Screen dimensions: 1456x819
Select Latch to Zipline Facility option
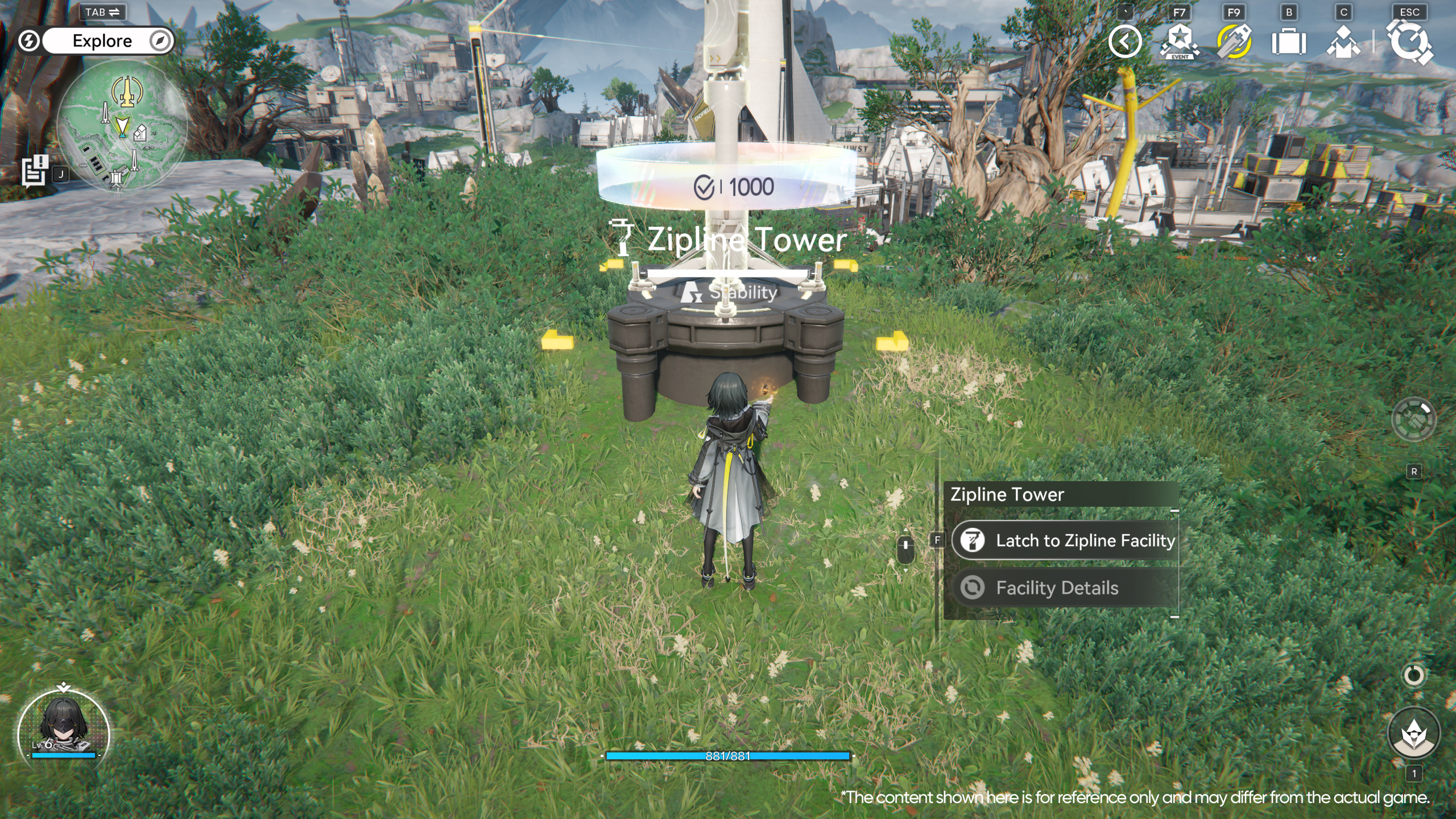pos(1065,540)
